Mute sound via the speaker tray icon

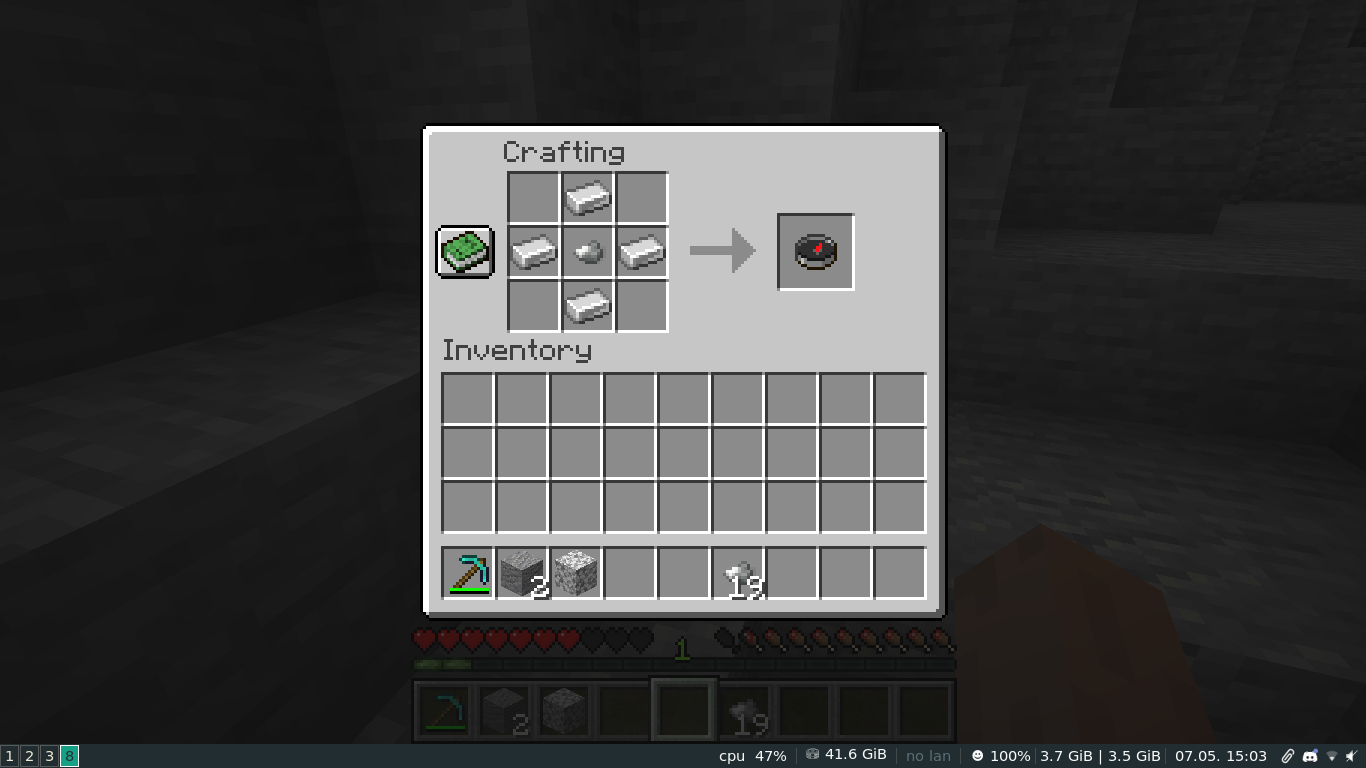pyautogui.click(x=1352, y=756)
